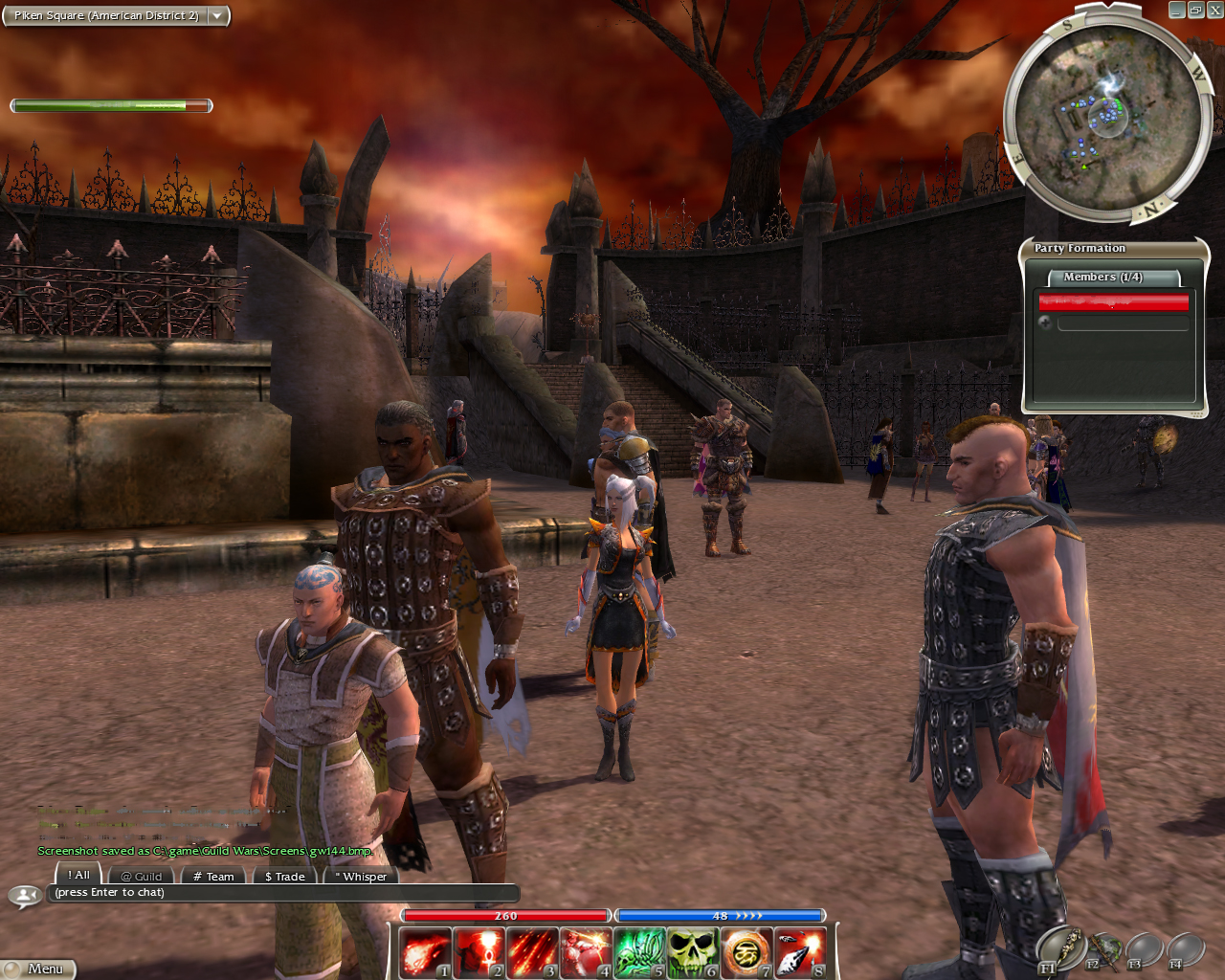Select the F1 weapon set slot

click(x=1058, y=949)
